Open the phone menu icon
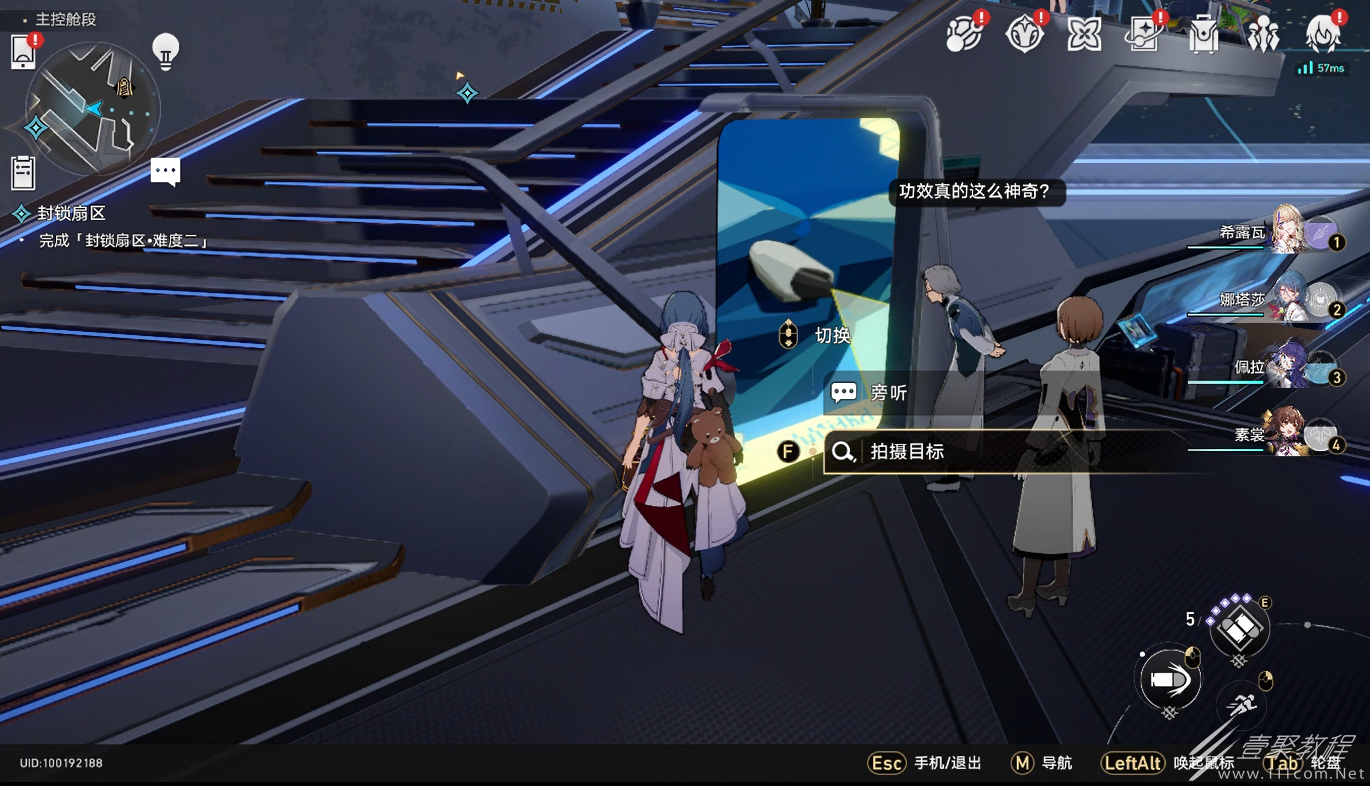The image size is (1370, 786). pyautogui.click(x=23, y=52)
